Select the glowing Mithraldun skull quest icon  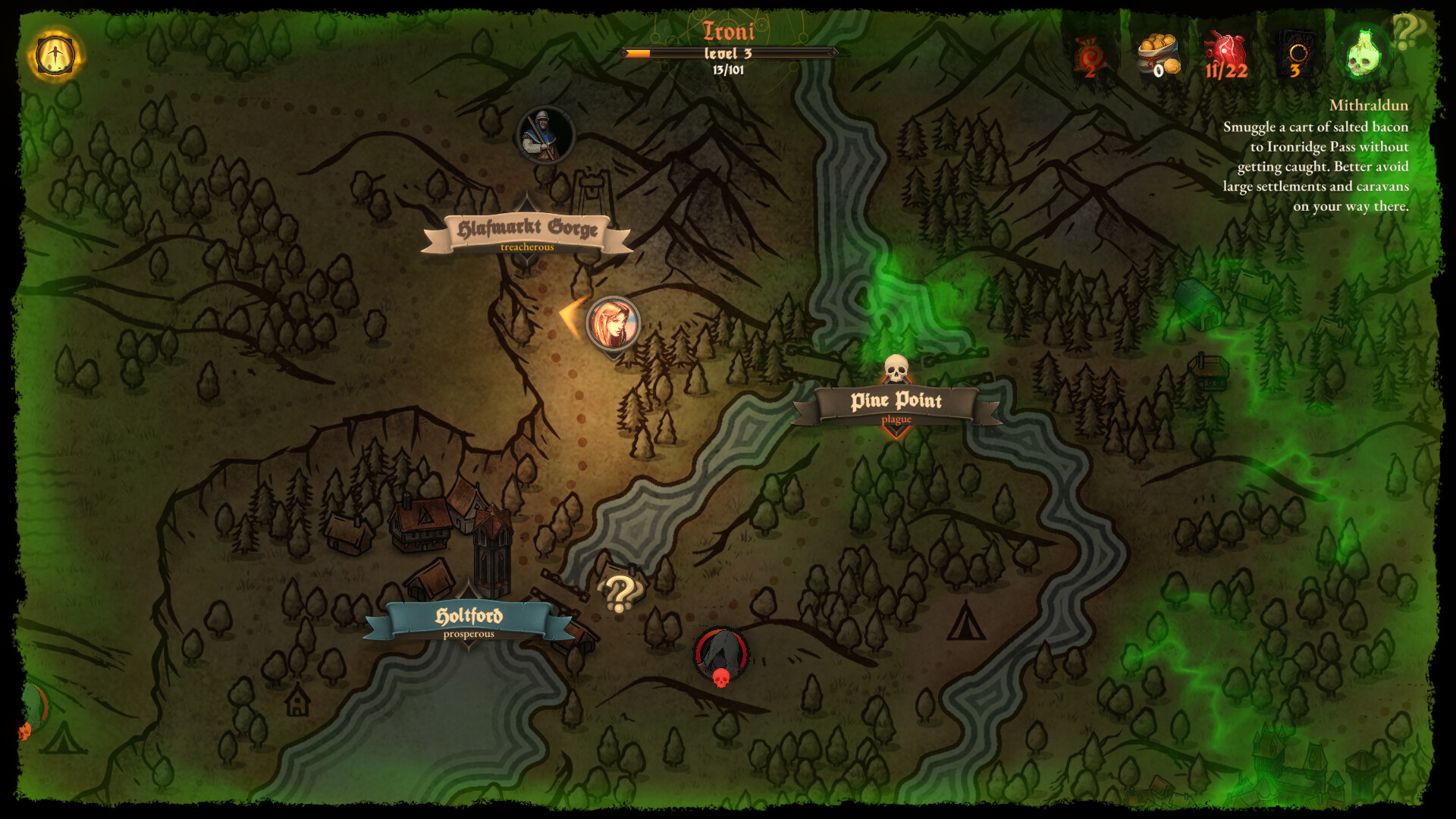click(x=1363, y=53)
